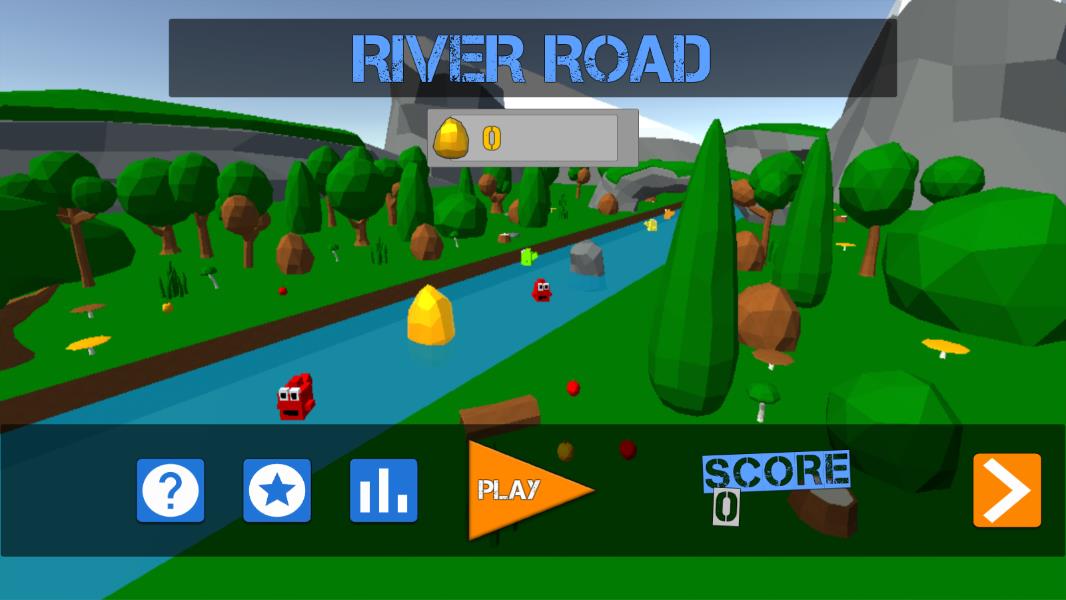Click the orange next arrow button

[1007, 490]
